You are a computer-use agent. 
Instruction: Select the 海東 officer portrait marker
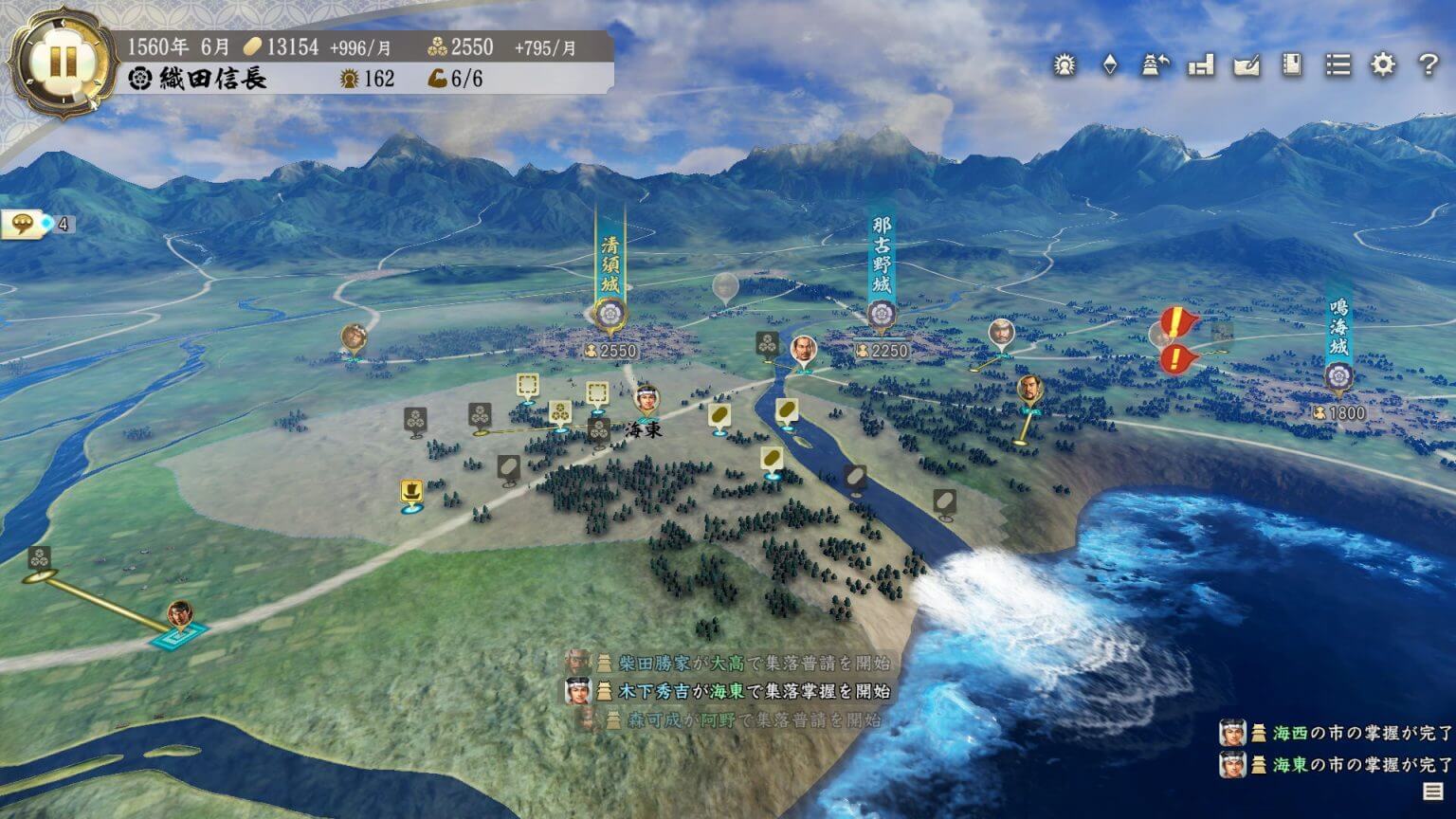coord(646,399)
